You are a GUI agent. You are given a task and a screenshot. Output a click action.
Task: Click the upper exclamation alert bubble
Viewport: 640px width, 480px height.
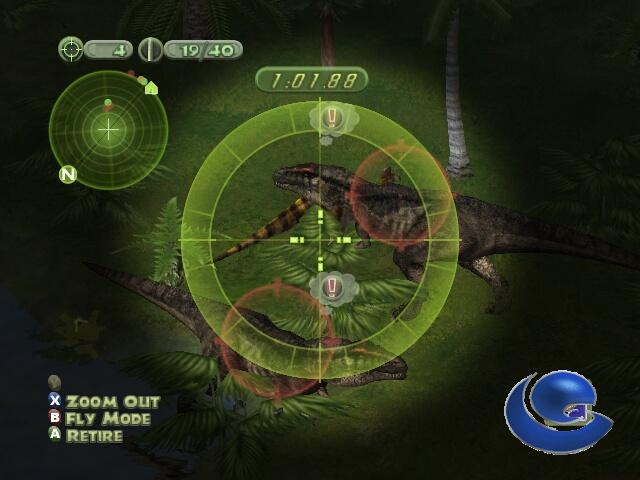click(332, 119)
